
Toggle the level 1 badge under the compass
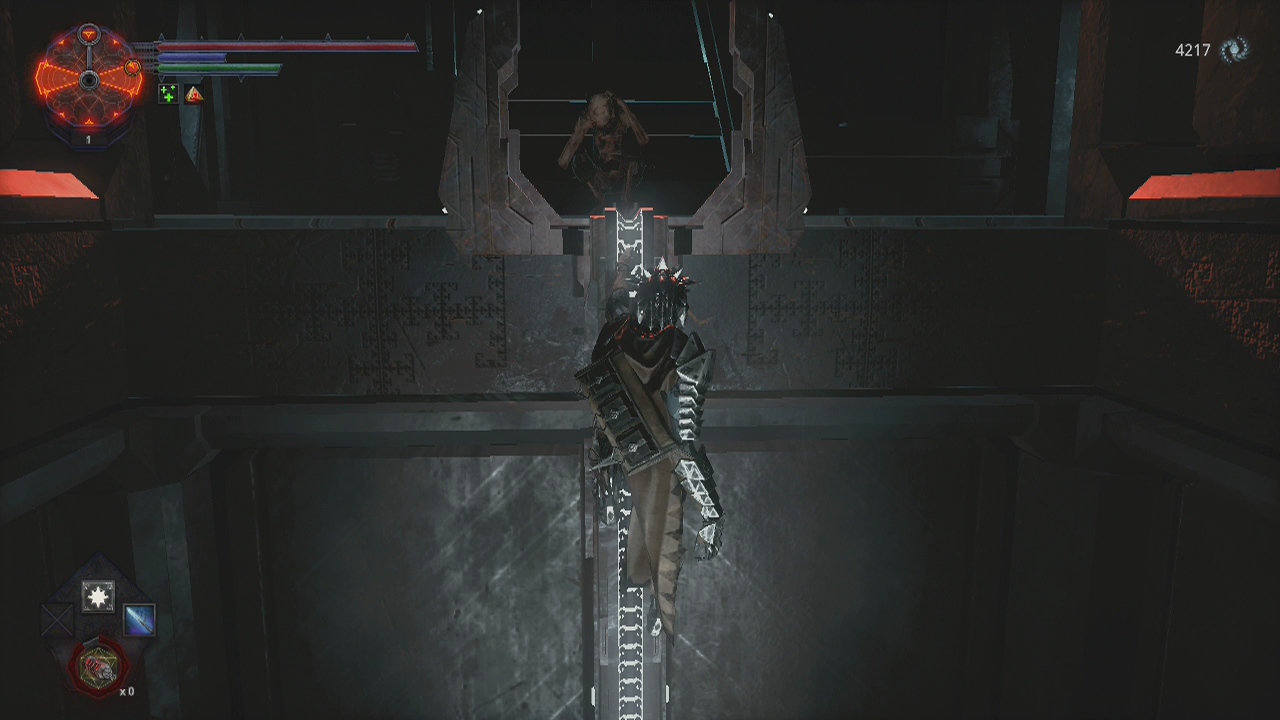89,137
